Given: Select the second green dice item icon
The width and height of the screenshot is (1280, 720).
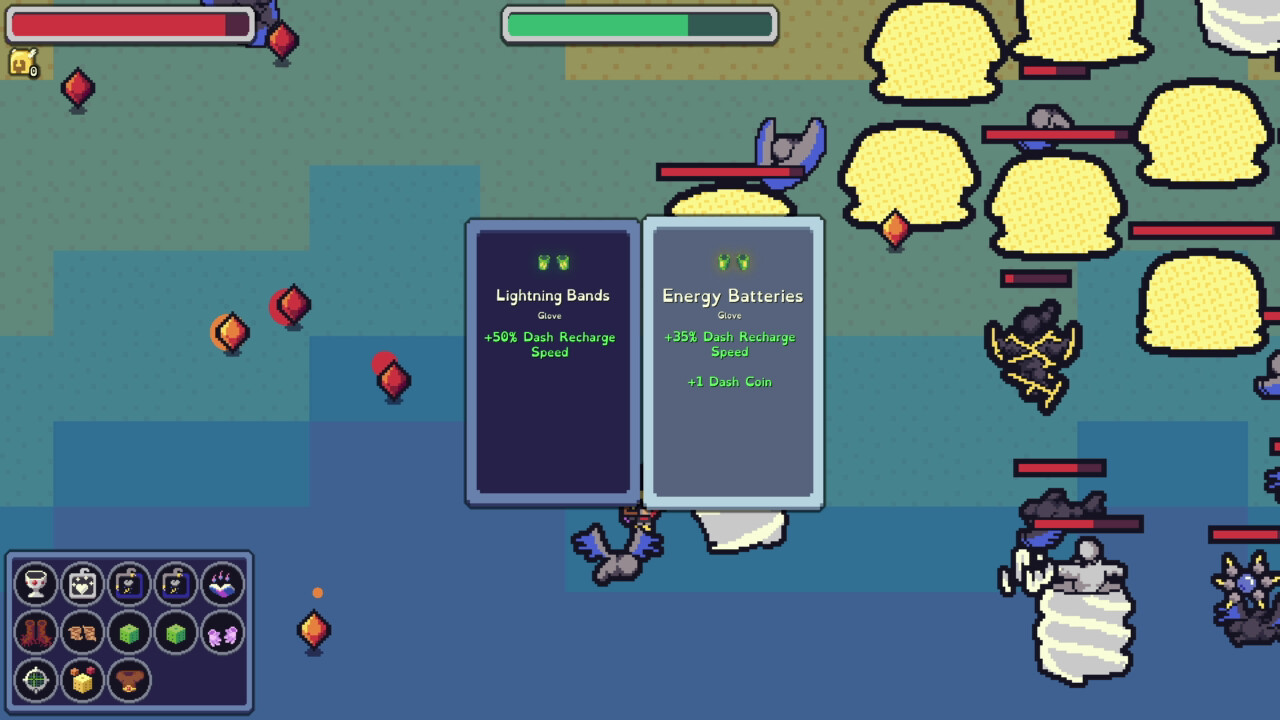Looking at the screenshot, I should [x=174, y=633].
